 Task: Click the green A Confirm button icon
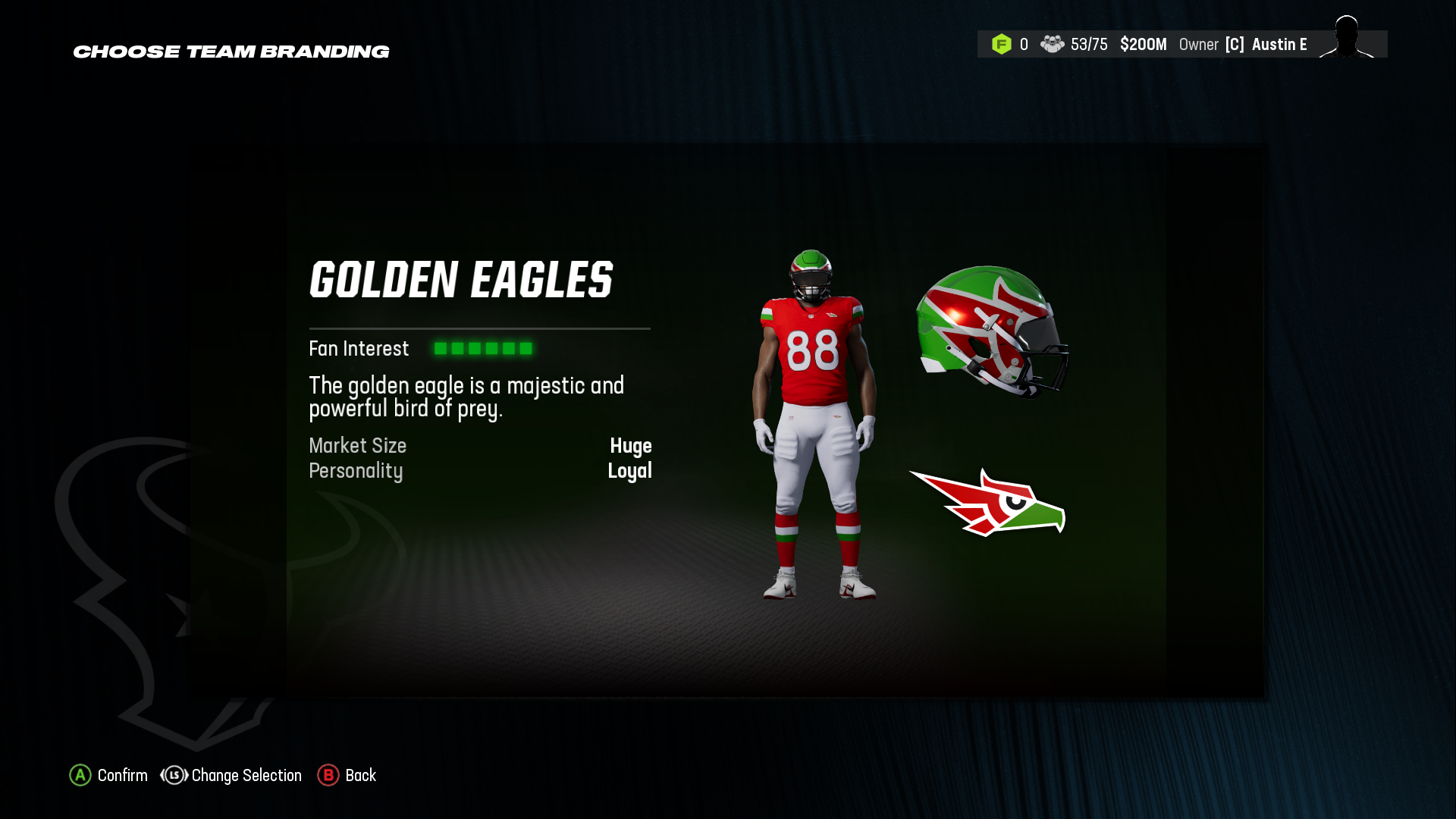click(x=80, y=776)
